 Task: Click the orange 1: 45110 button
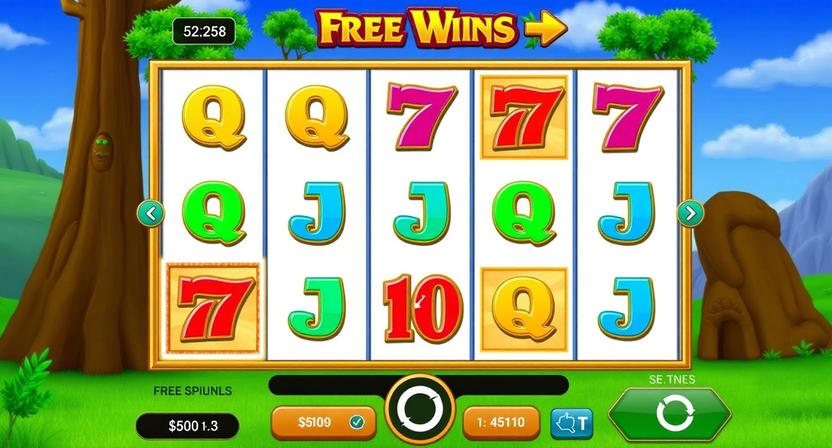tap(501, 422)
